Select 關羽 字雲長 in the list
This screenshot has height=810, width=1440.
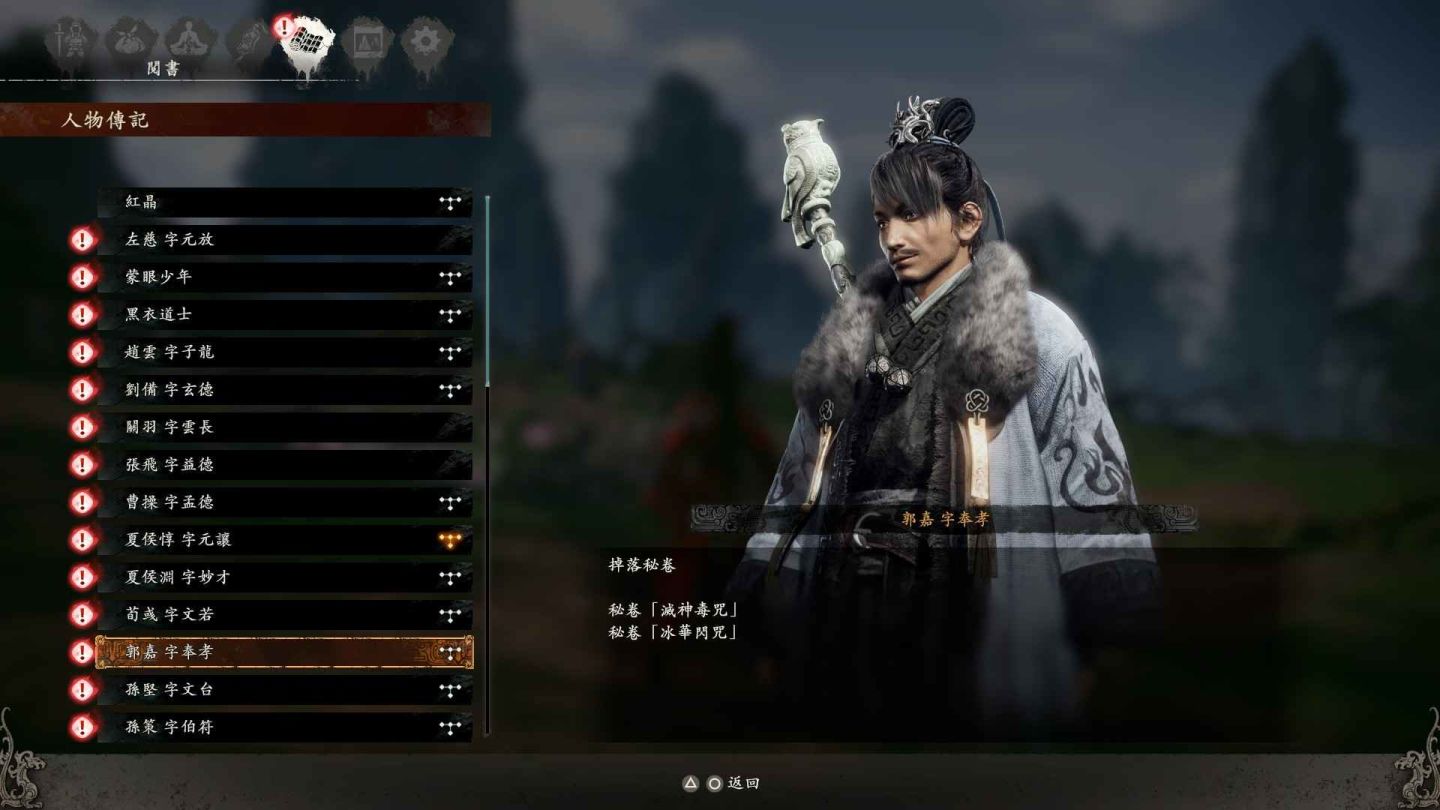point(285,427)
